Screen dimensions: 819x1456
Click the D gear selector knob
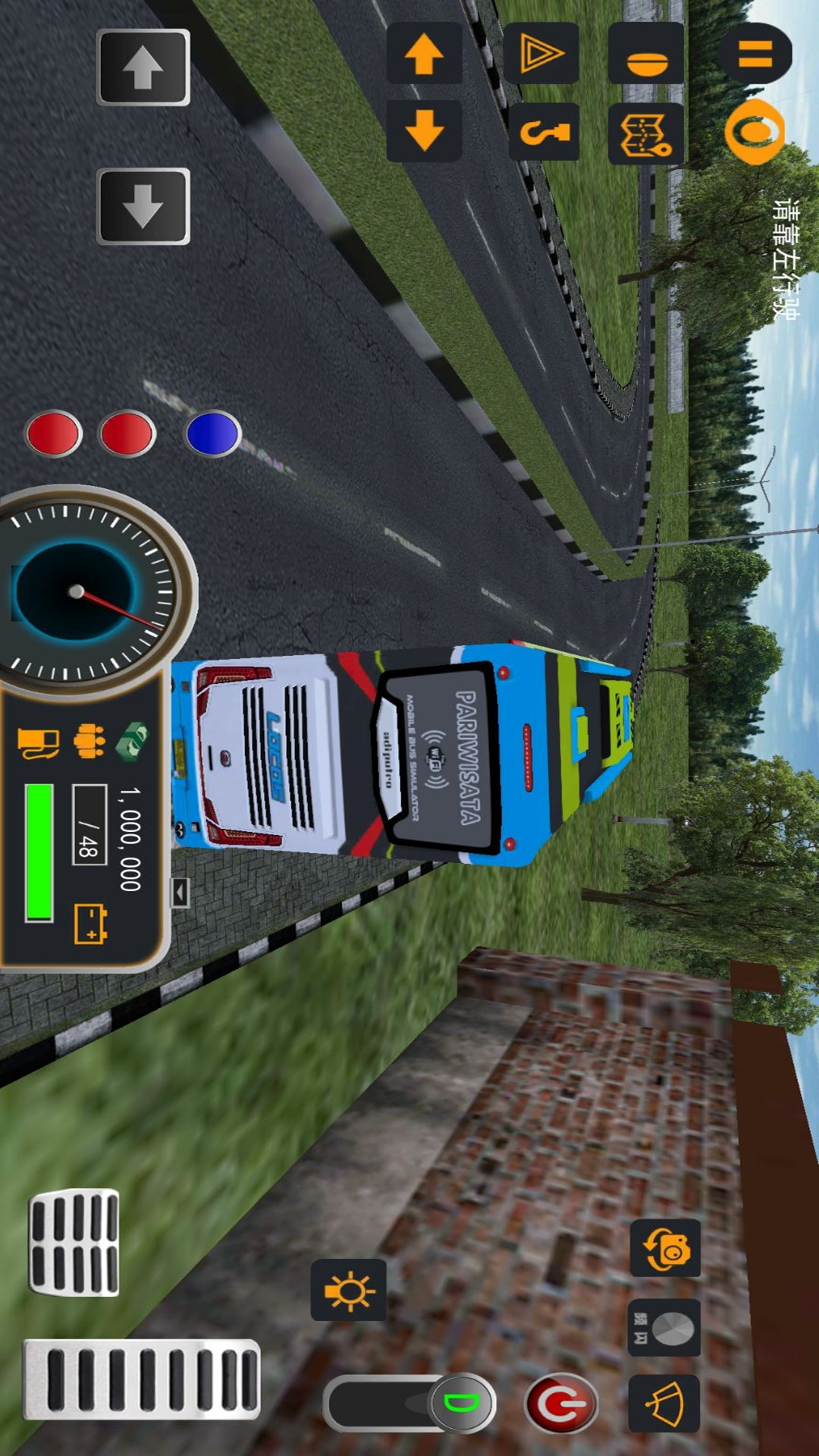pyautogui.click(x=462, y=1402)
